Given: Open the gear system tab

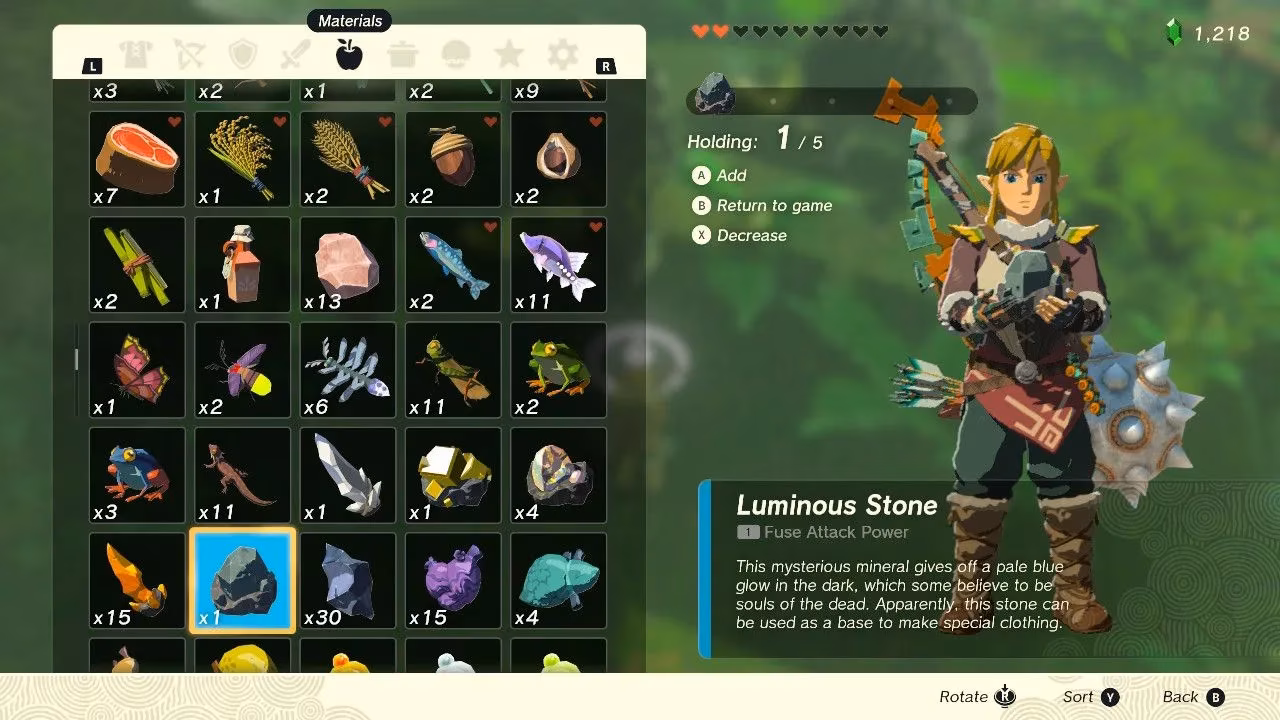Looking at the screenshot, I should tap(563, 54).
